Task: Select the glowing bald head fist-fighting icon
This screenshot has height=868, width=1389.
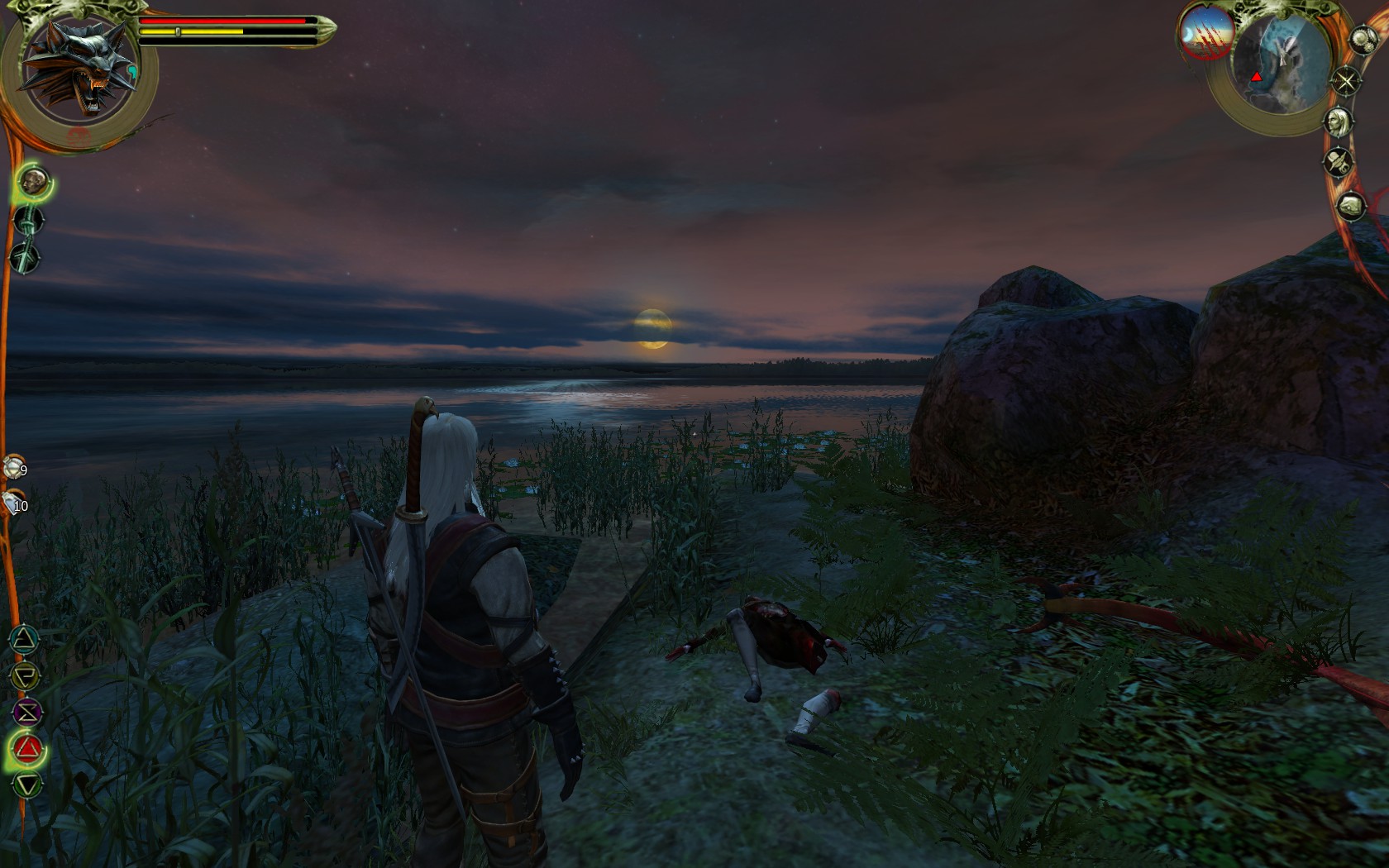Action: [x=33, y=181]
